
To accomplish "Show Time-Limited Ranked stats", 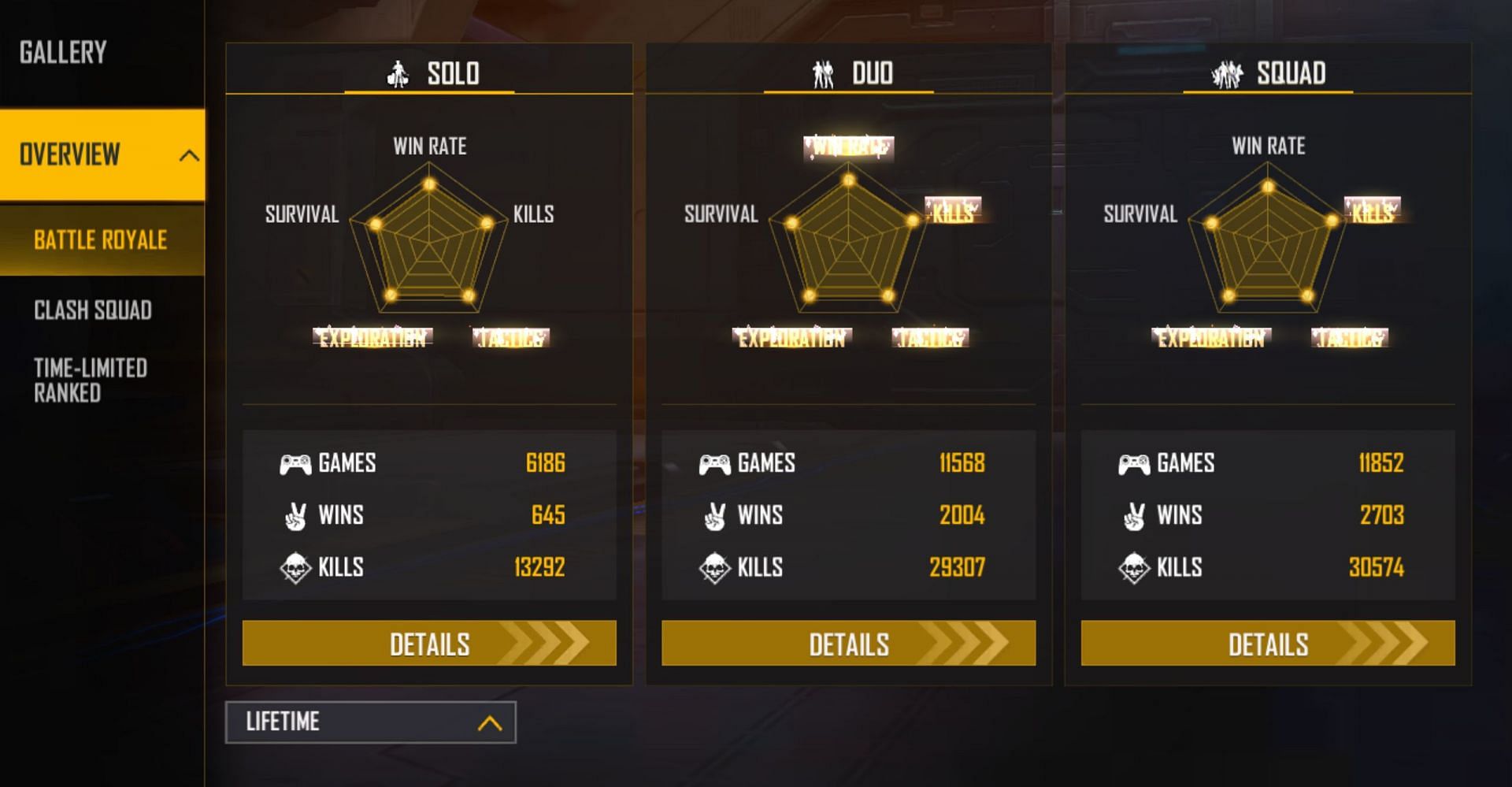I will (91, 381).
